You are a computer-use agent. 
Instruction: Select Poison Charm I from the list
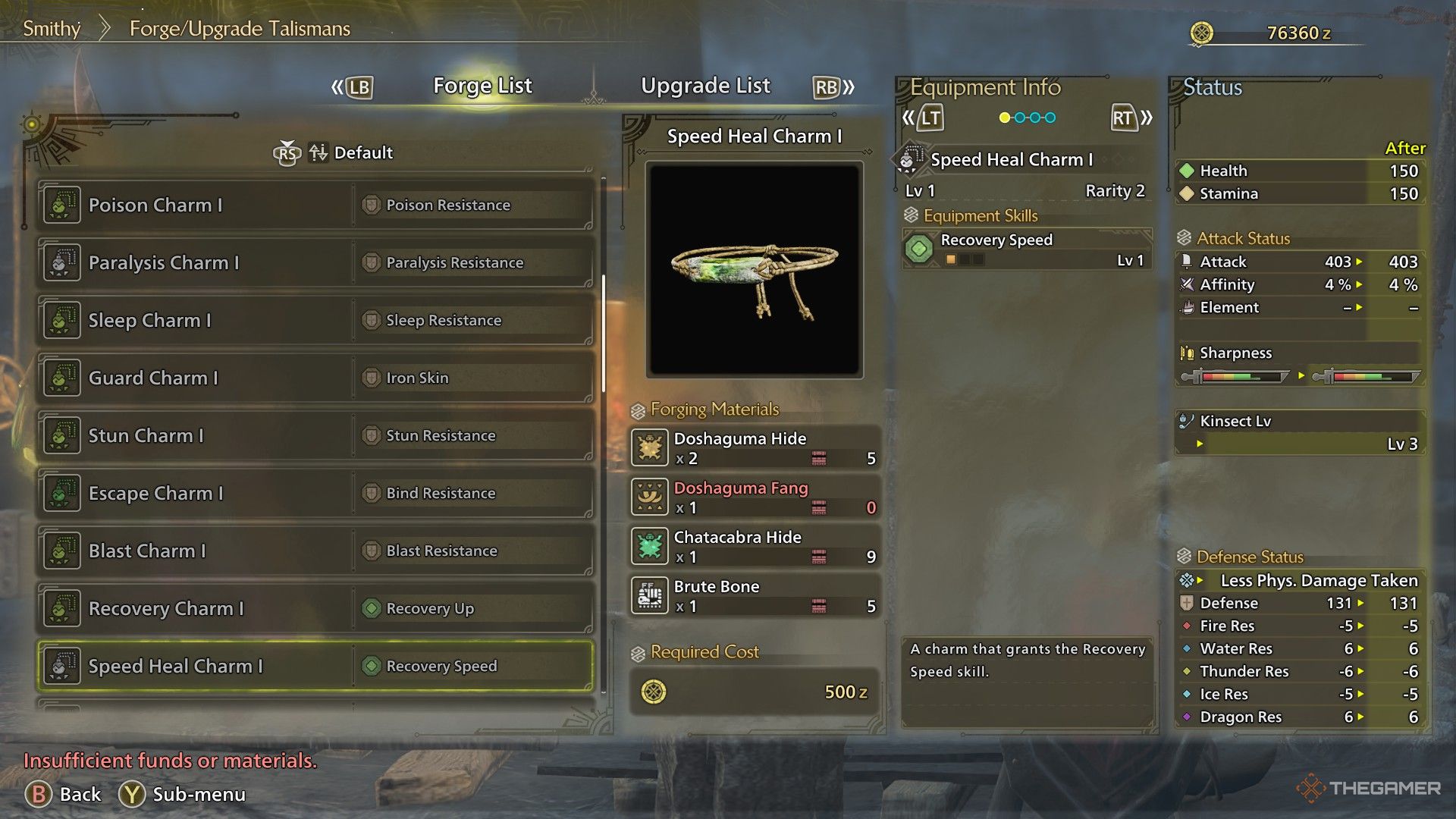(x=315, y=205)
